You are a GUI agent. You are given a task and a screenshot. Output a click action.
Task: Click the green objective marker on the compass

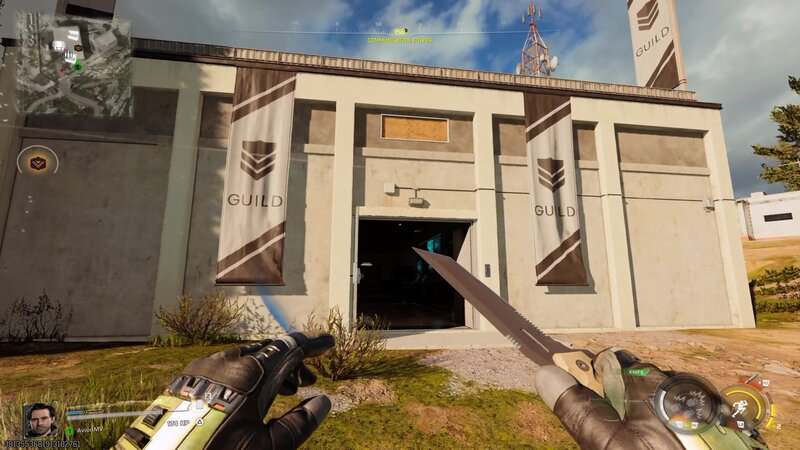point(400,33)
